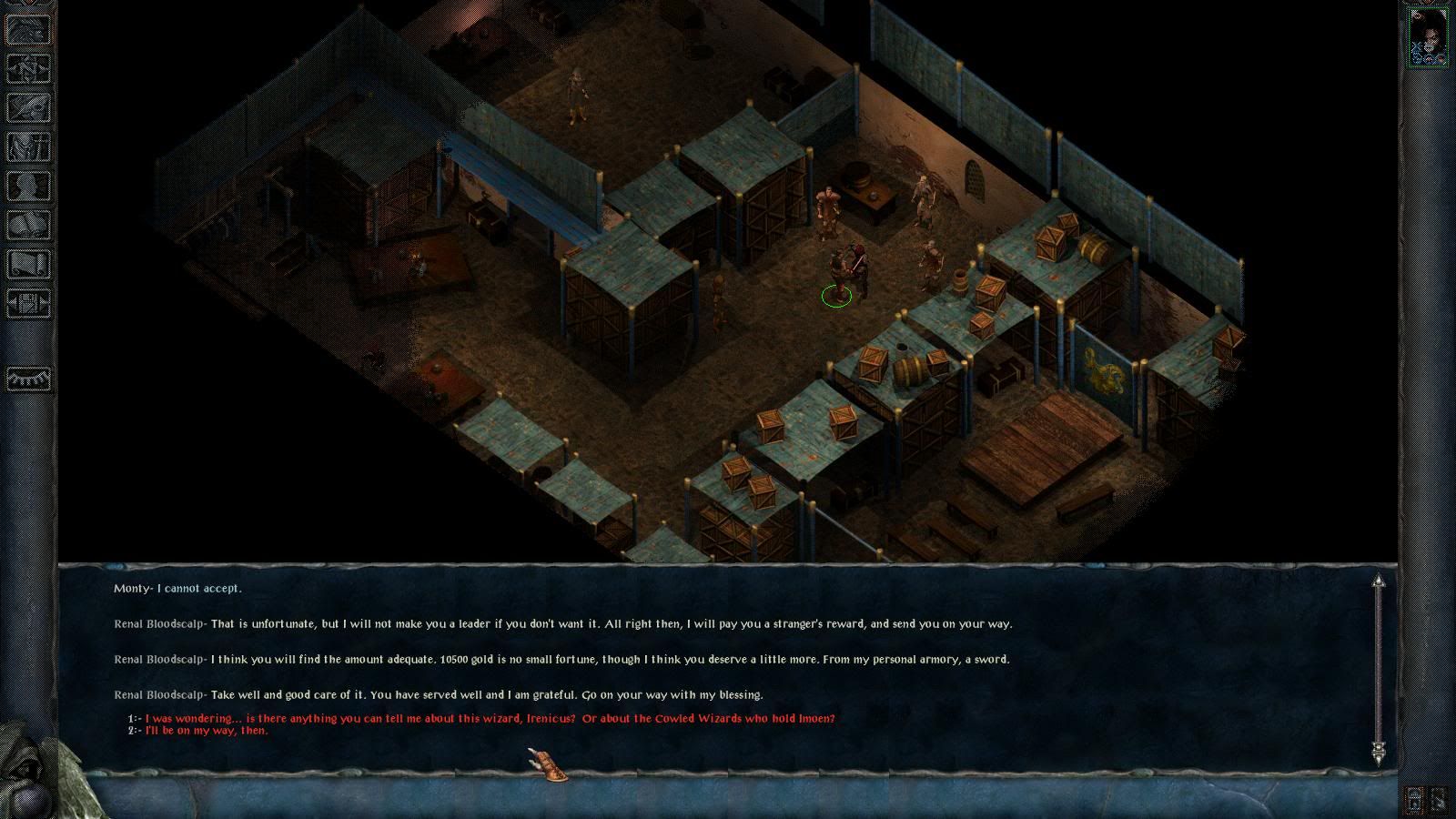1456x819 pixels.
Task: Click the dialogue log scroll-up arrow
Action: click(x=1379, y=581)
